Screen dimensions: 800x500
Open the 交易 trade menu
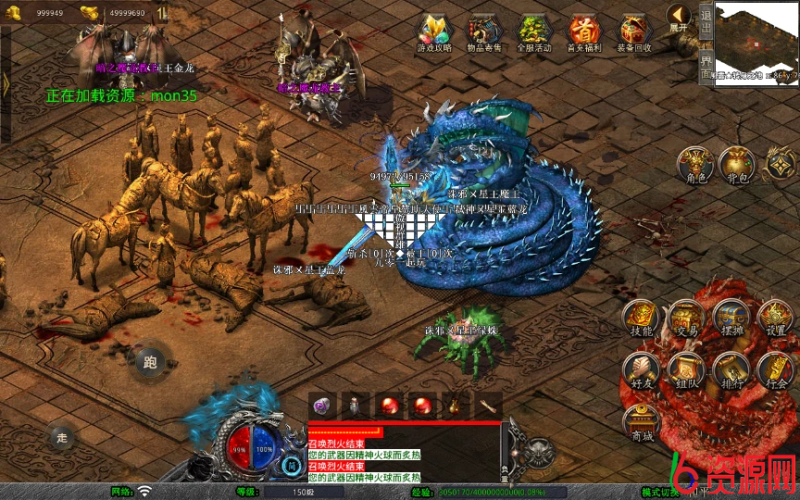686,319
